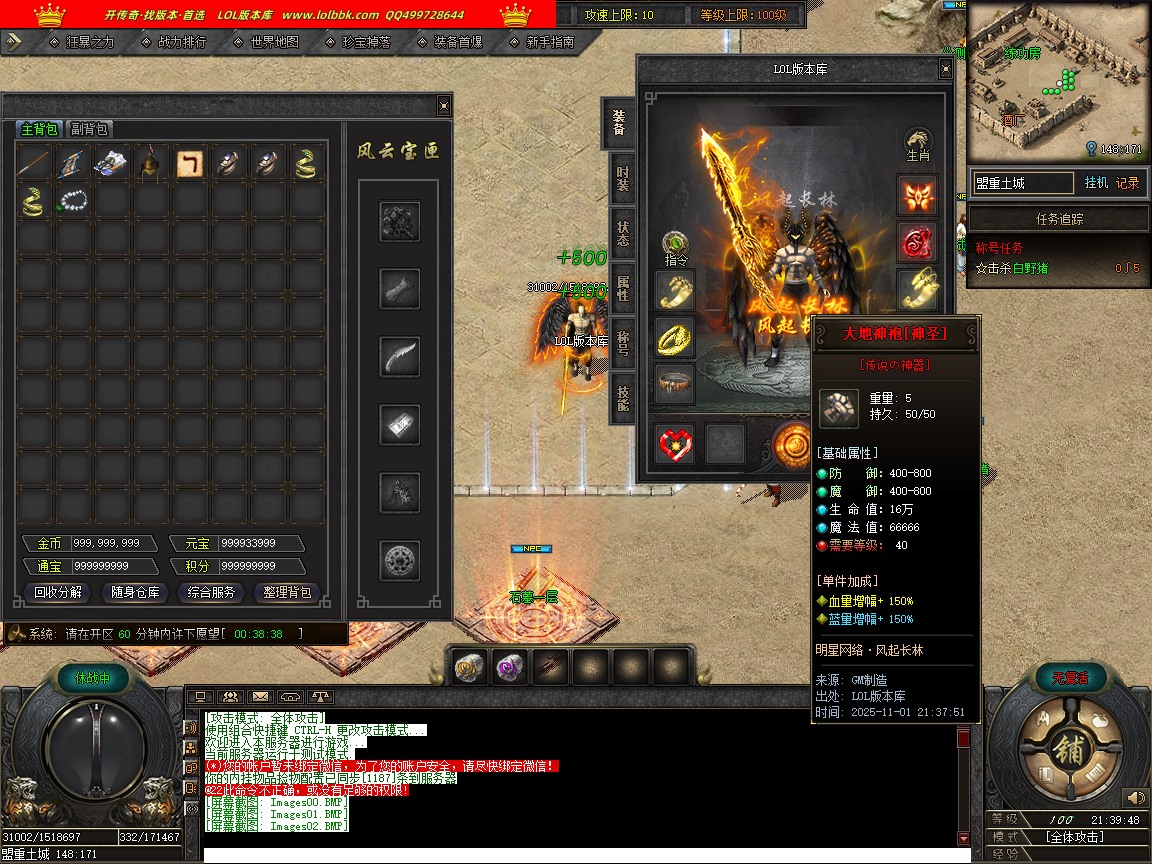Open the 装备首爆 menu
This screenshot has height=864, width=1152.
pos(458,42)
